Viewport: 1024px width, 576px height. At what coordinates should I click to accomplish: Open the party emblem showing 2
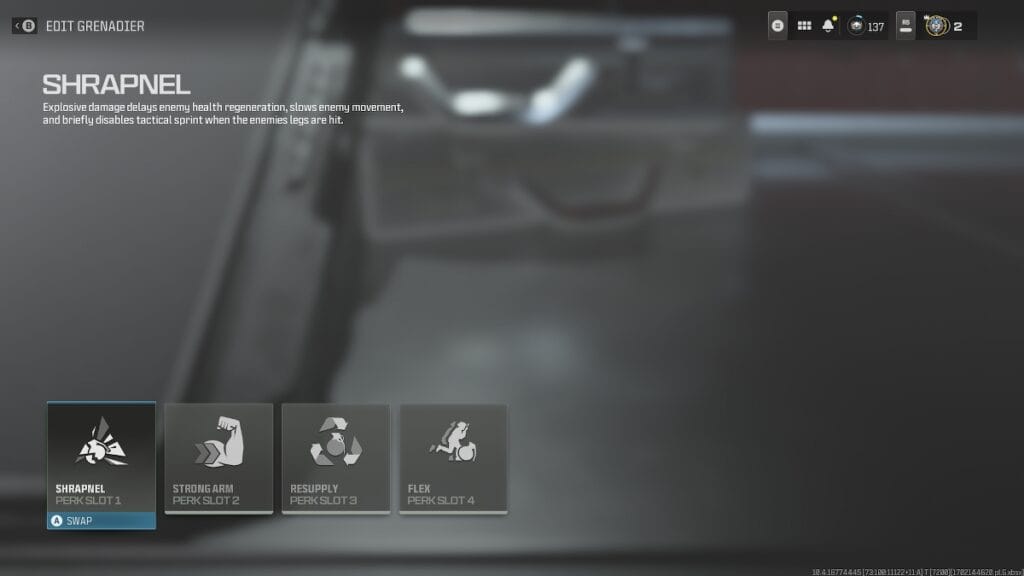(x=945, y=26)
